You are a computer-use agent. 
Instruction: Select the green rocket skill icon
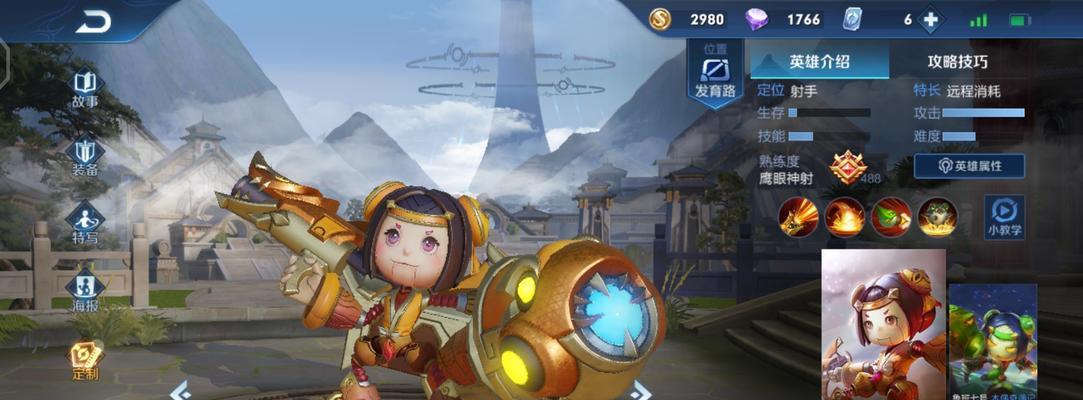click(x=891, y=216)
